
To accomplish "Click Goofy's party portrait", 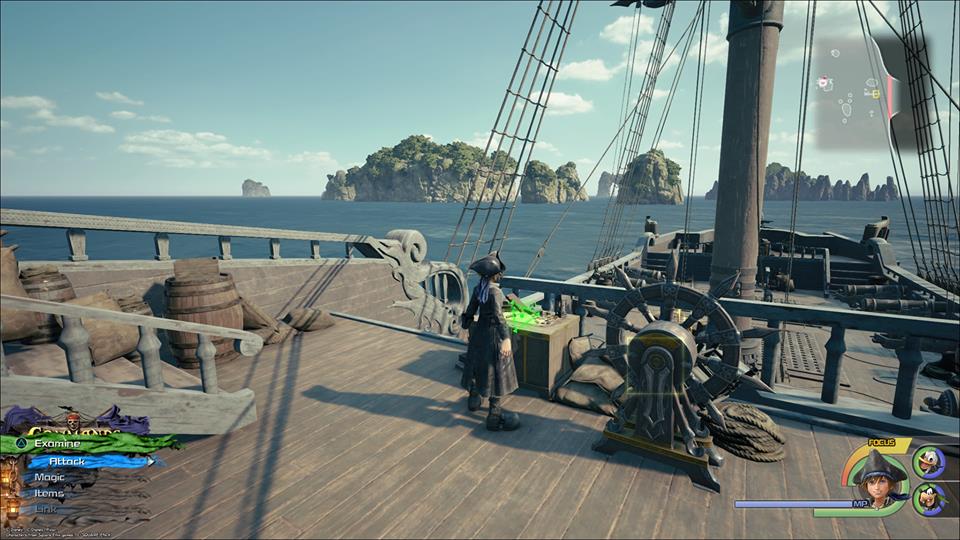I will click(x=928, y=498).
